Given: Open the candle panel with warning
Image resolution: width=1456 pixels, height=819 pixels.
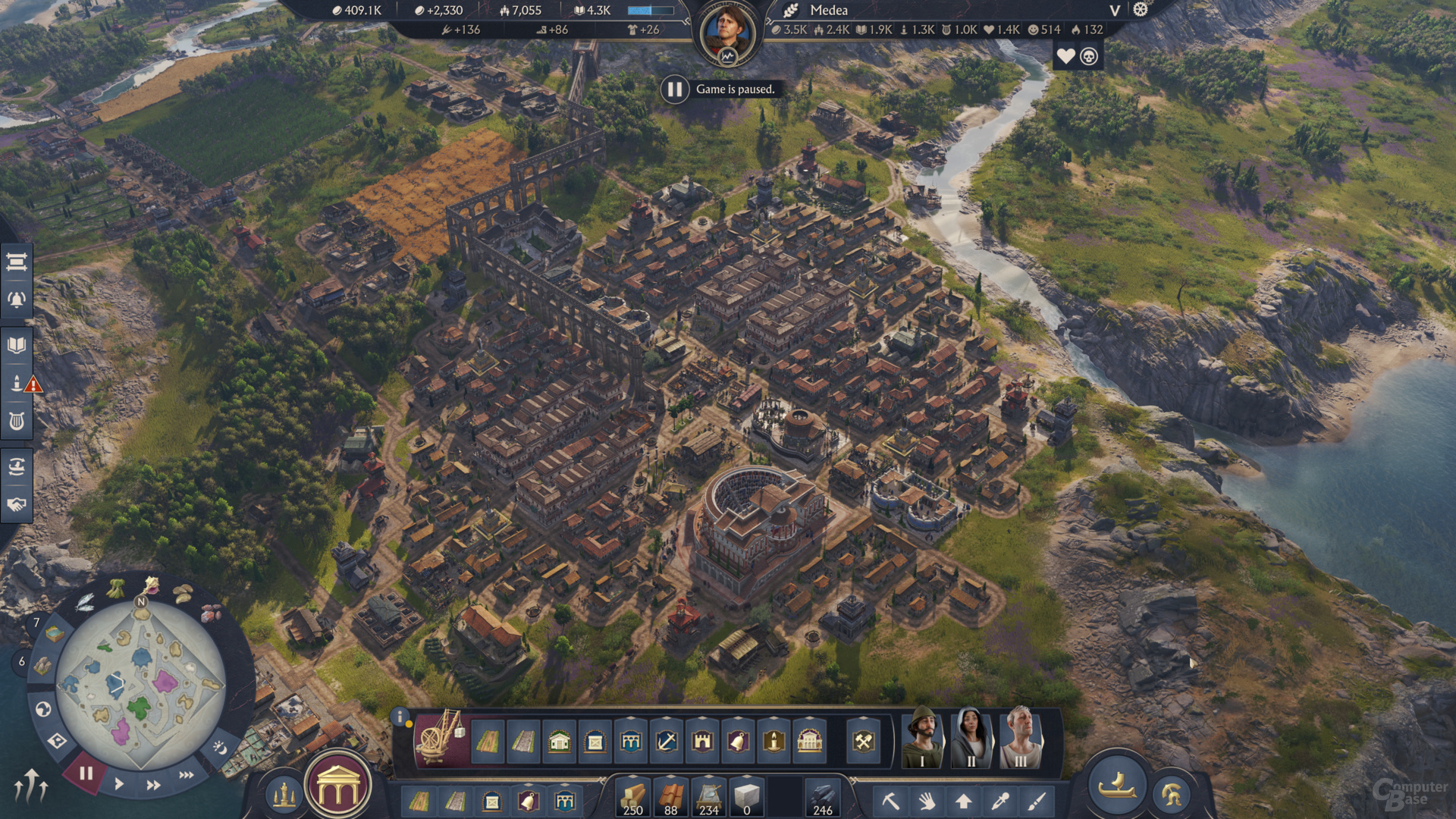Looking at the screenshot, I should (x=18, y=384).
